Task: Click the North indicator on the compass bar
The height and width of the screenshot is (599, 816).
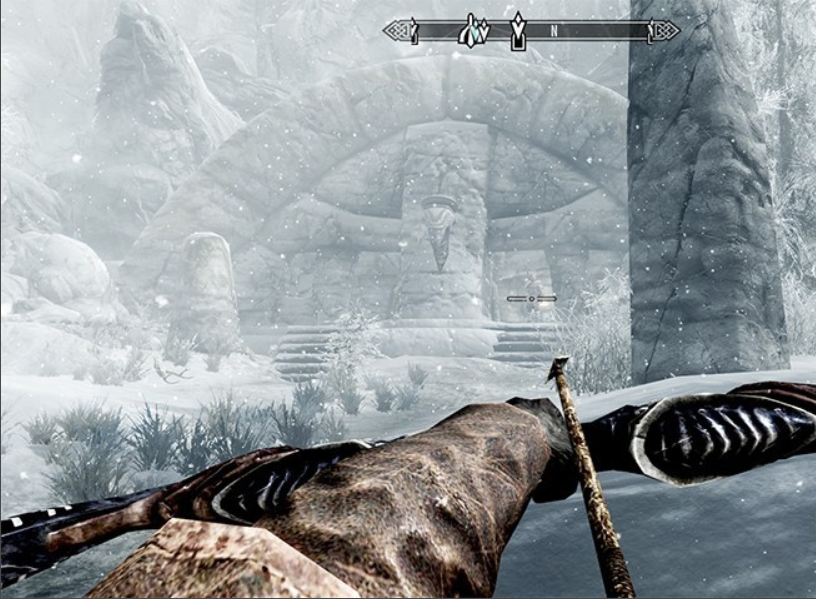Action: pyautogui.click(x=553, y=31)
